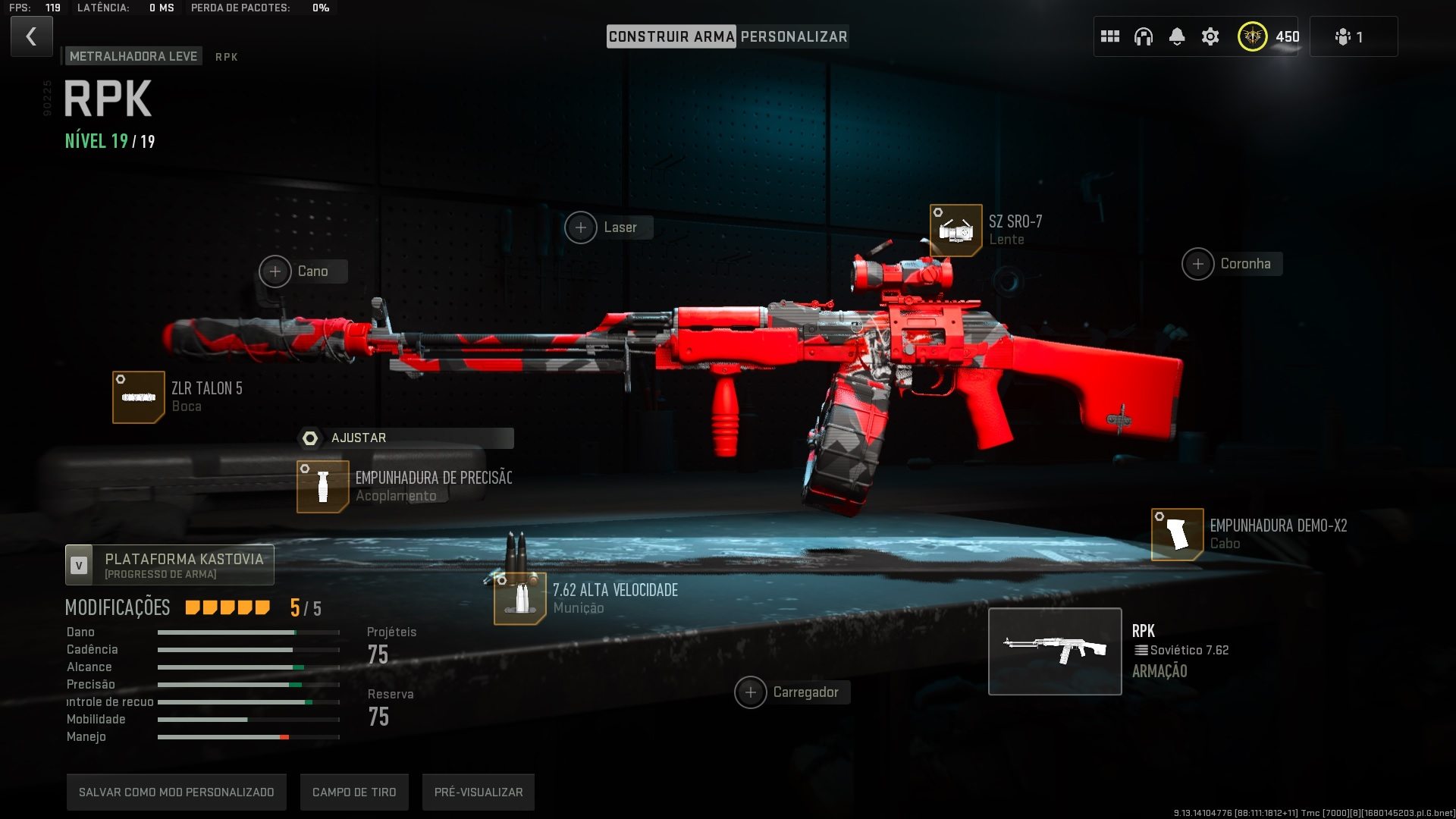1456x819 pixels.
Task: Select the Empunhadura Demo-X2 cabo attachment
Action: coord(1176,533)
